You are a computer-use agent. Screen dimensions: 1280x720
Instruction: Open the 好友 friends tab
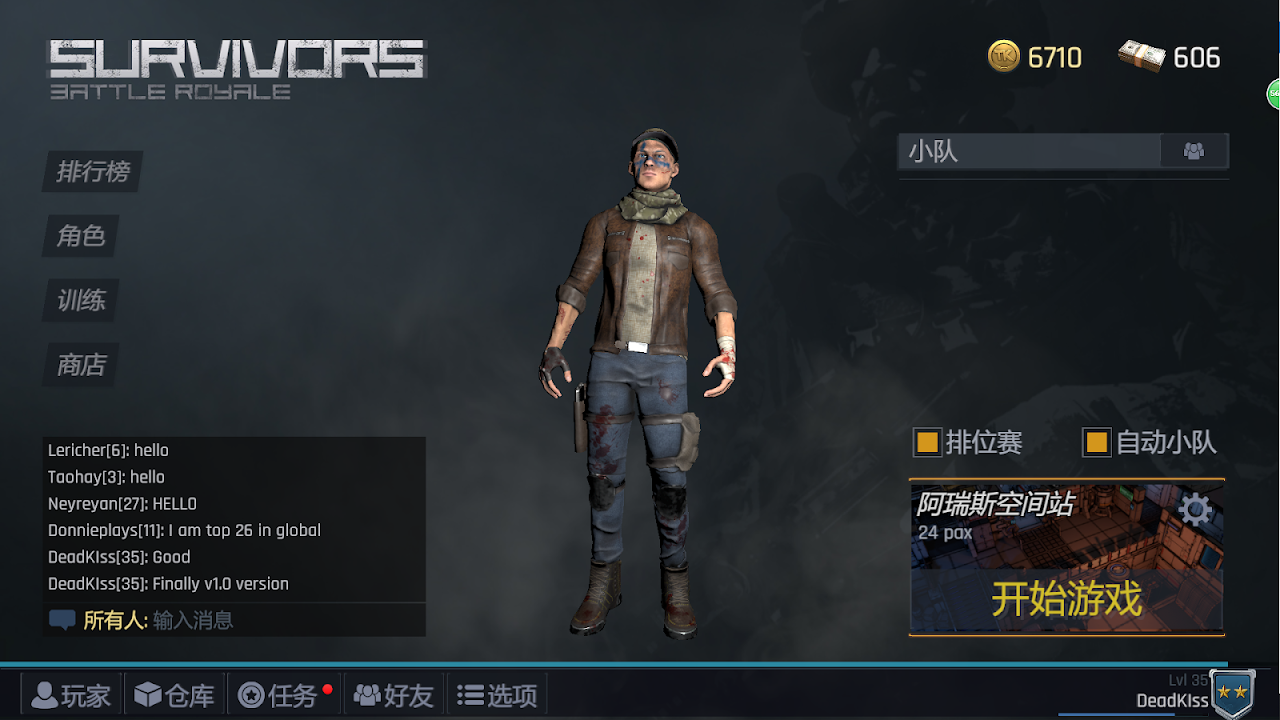(x=394, y=695)
